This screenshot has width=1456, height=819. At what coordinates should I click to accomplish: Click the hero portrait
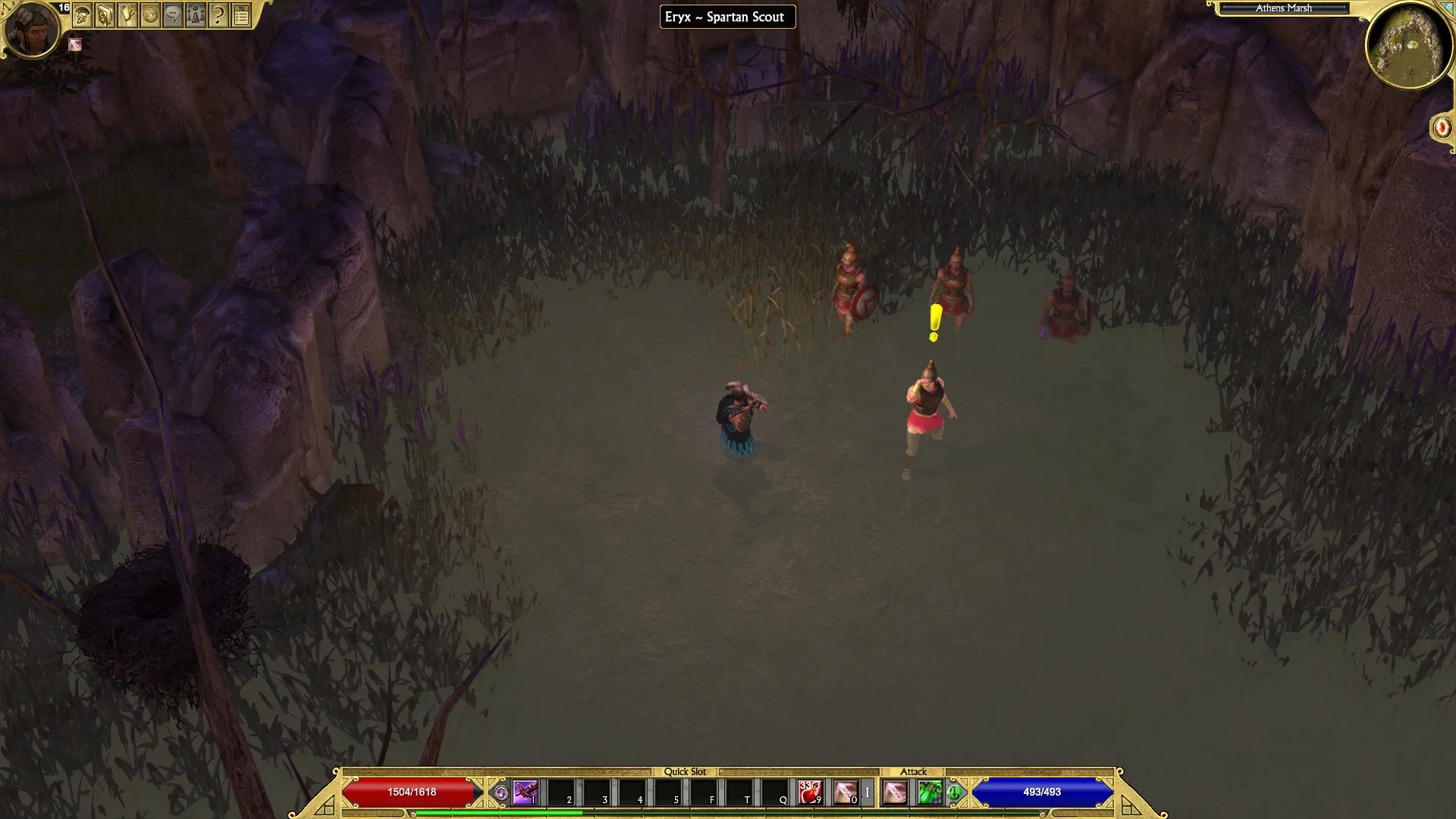(32, 30)
